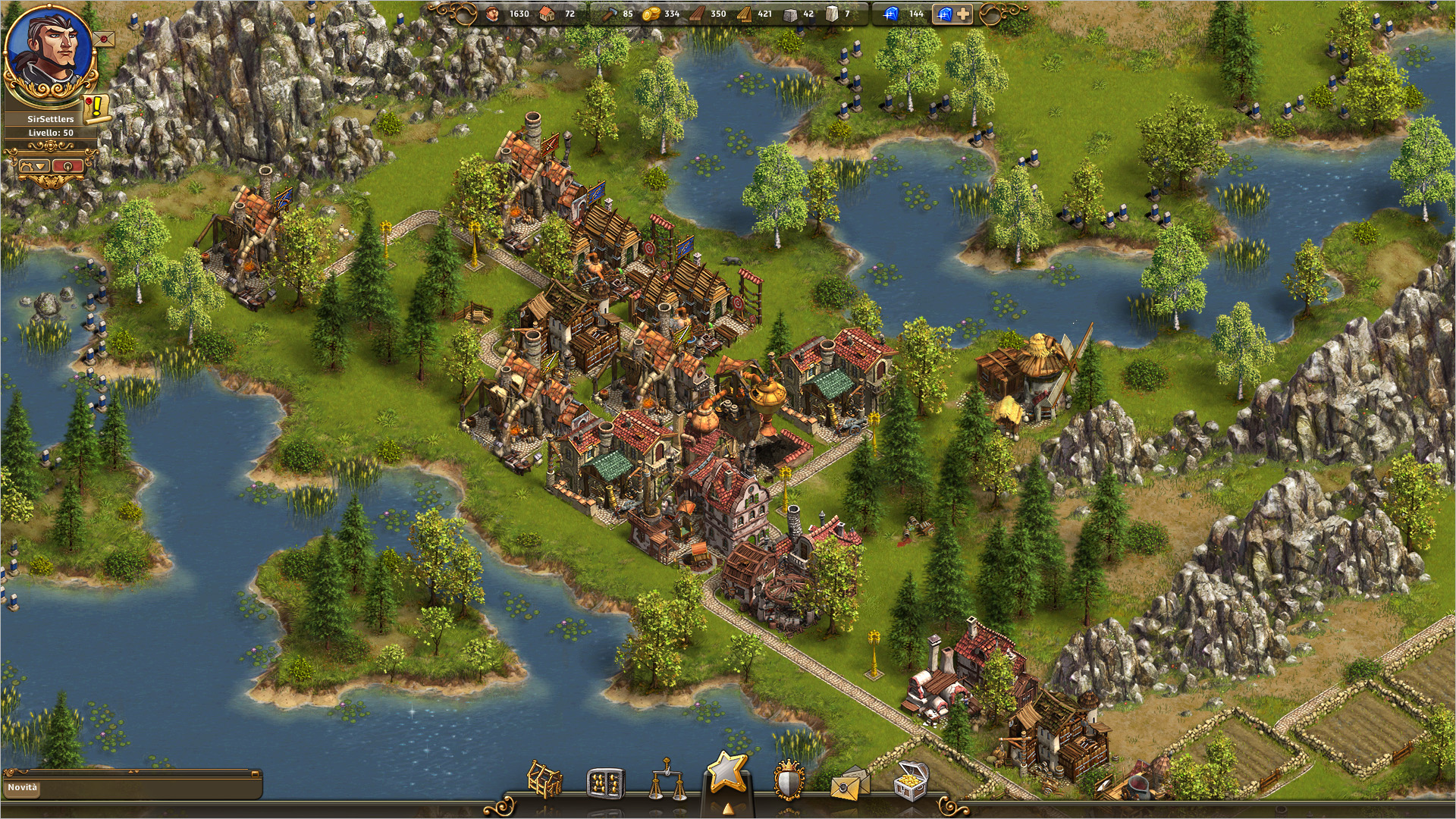Open the treasure chest shop

click(911, 780)
